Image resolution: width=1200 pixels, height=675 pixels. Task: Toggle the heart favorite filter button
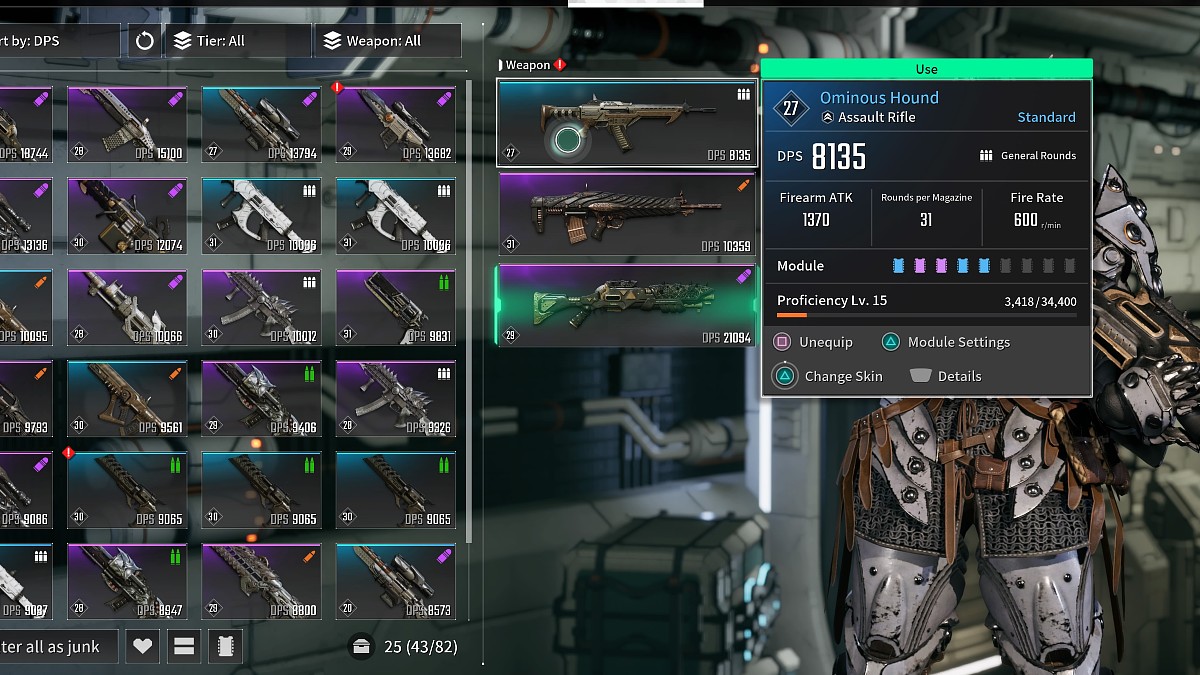tap(142, 646)
